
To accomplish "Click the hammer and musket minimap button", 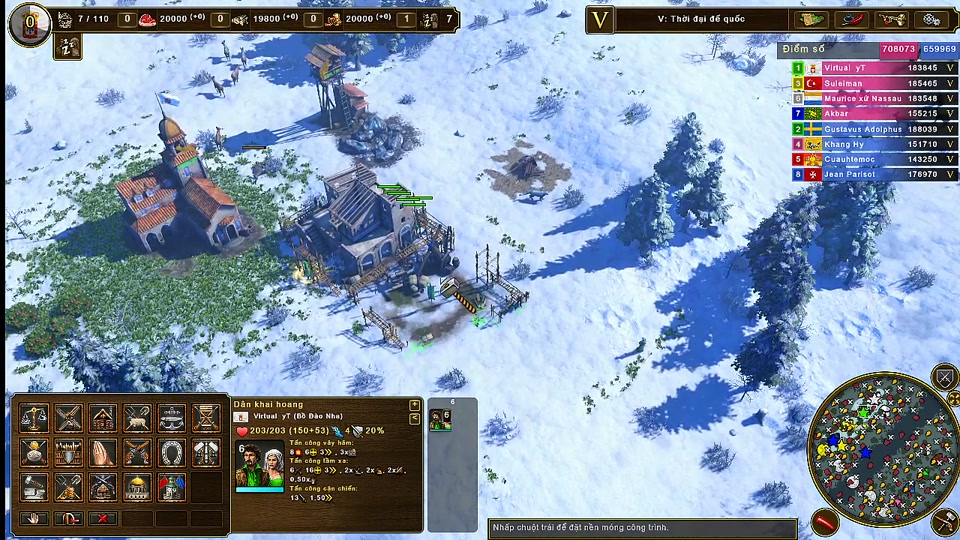I will click(x=944, y=521).
